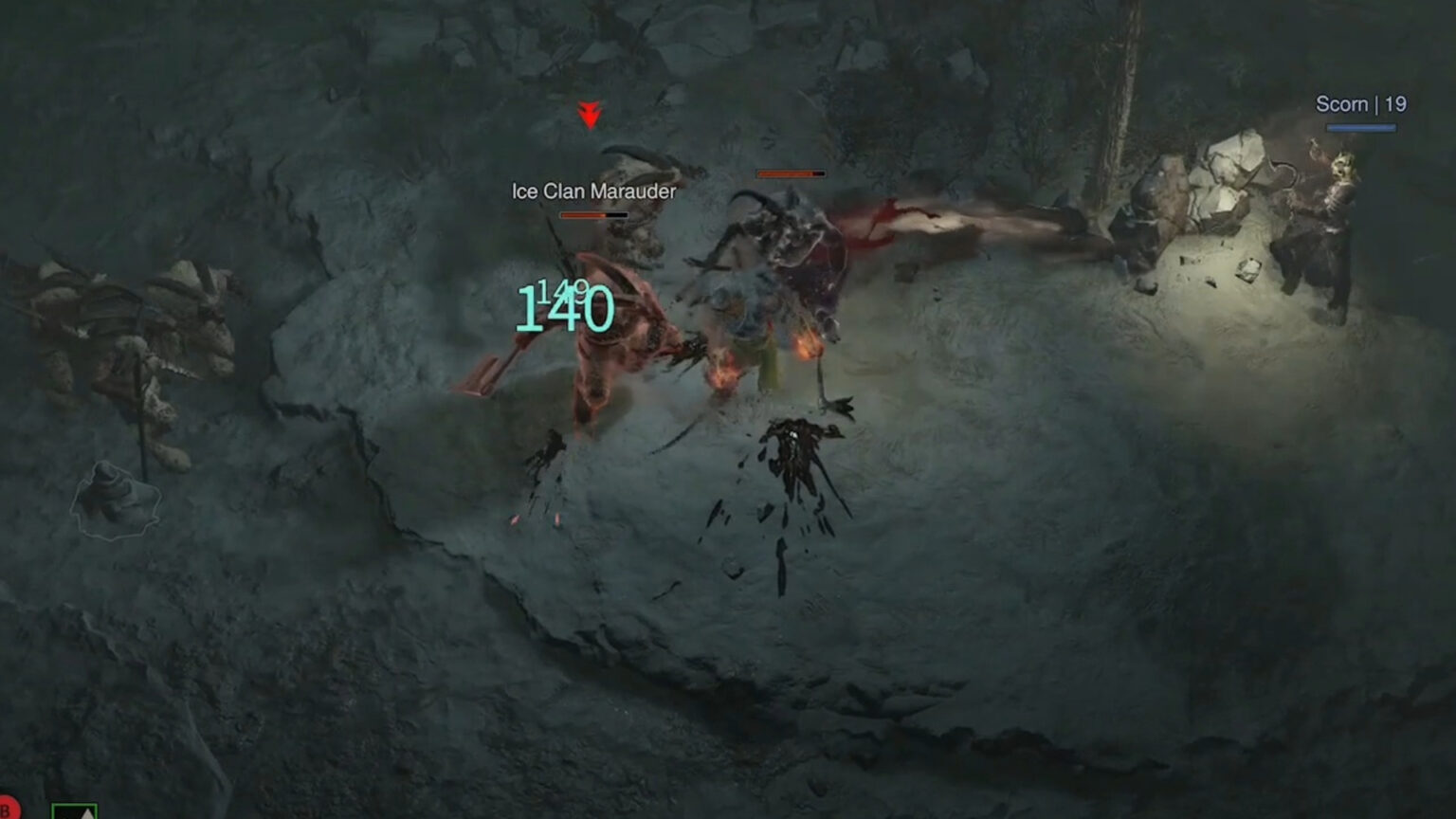Click the blue resource bar under Scorn
1456x819 pixels.
point(1361,127)
